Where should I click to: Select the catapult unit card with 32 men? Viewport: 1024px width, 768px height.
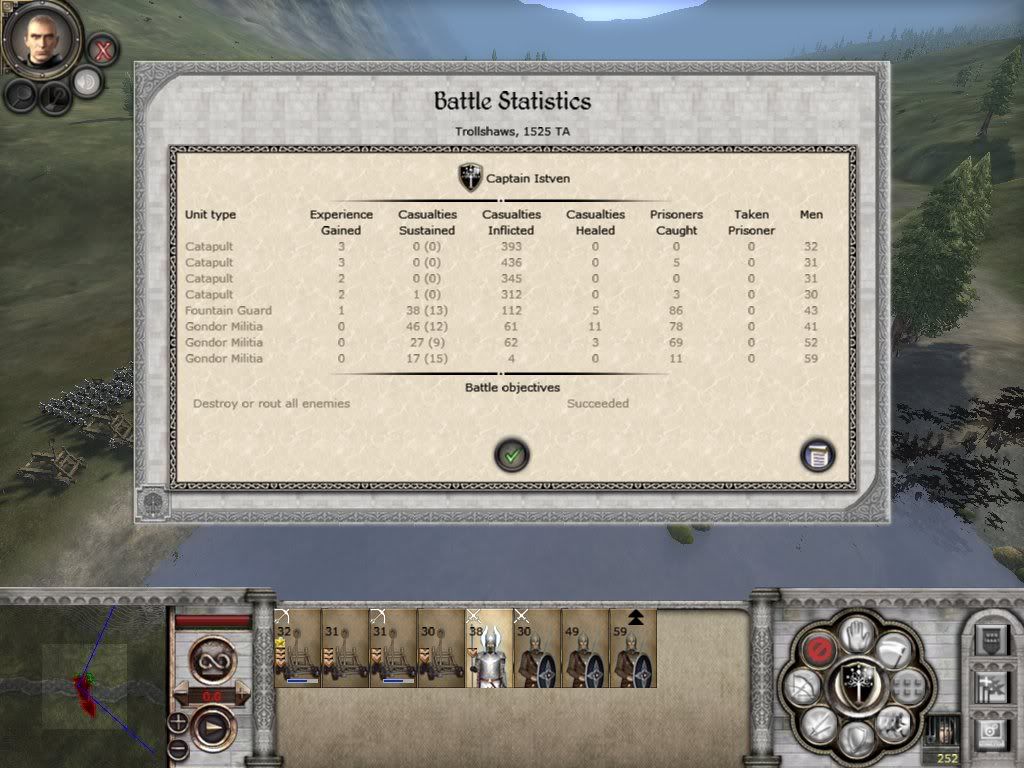[x=298, y=648]
